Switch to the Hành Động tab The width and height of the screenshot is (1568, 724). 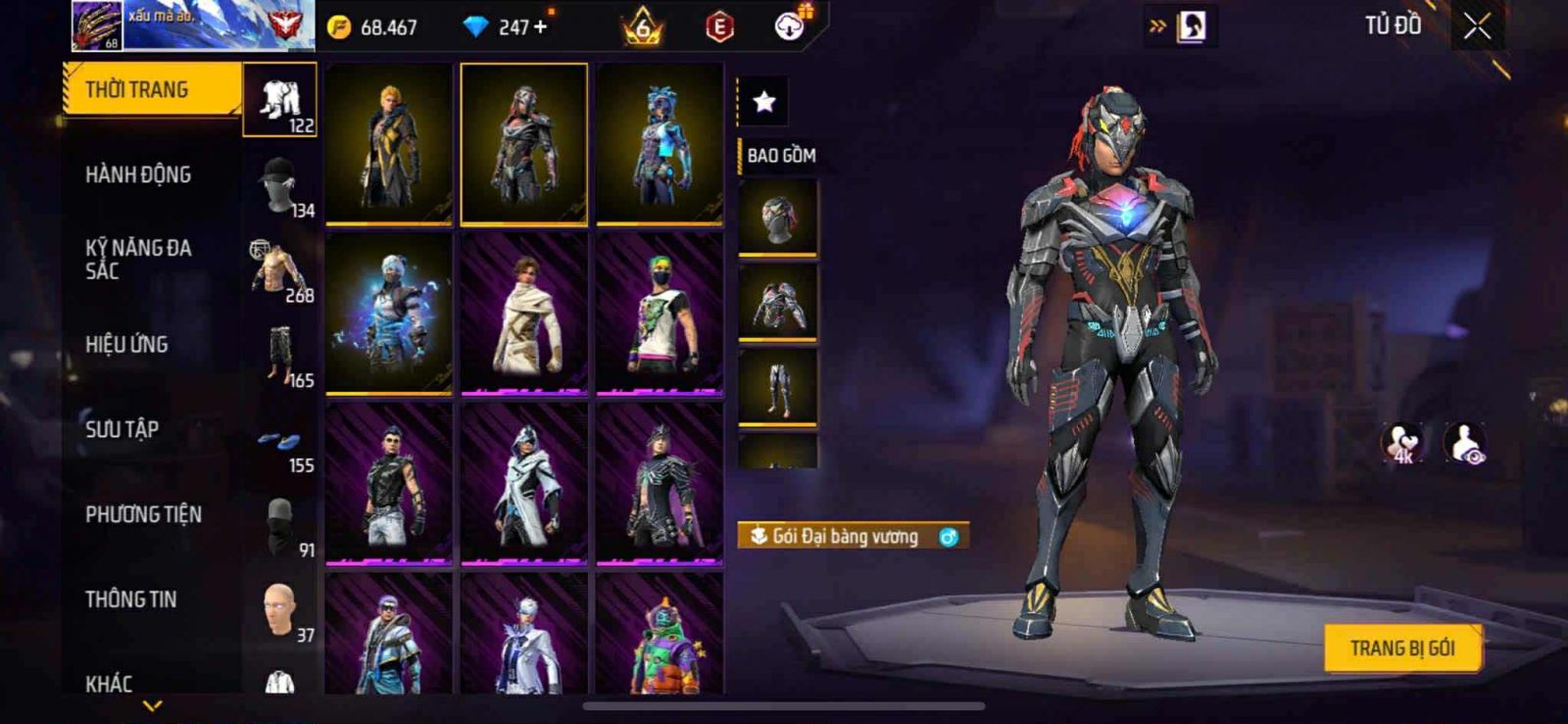(139, 175)
